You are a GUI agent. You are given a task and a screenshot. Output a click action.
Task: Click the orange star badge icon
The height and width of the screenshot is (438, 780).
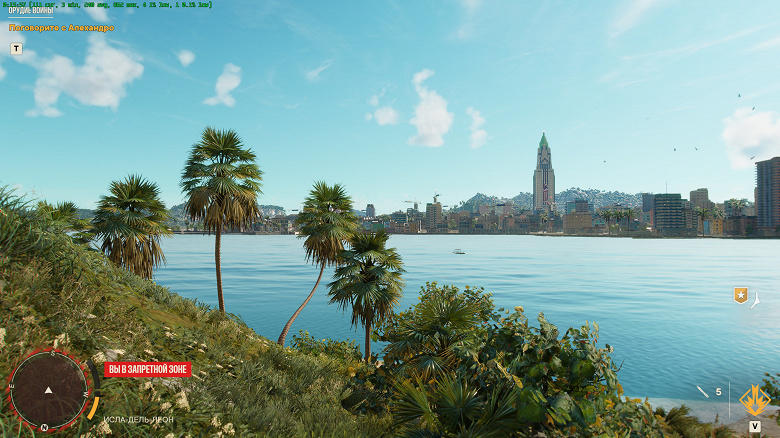[x=741, y=295]
